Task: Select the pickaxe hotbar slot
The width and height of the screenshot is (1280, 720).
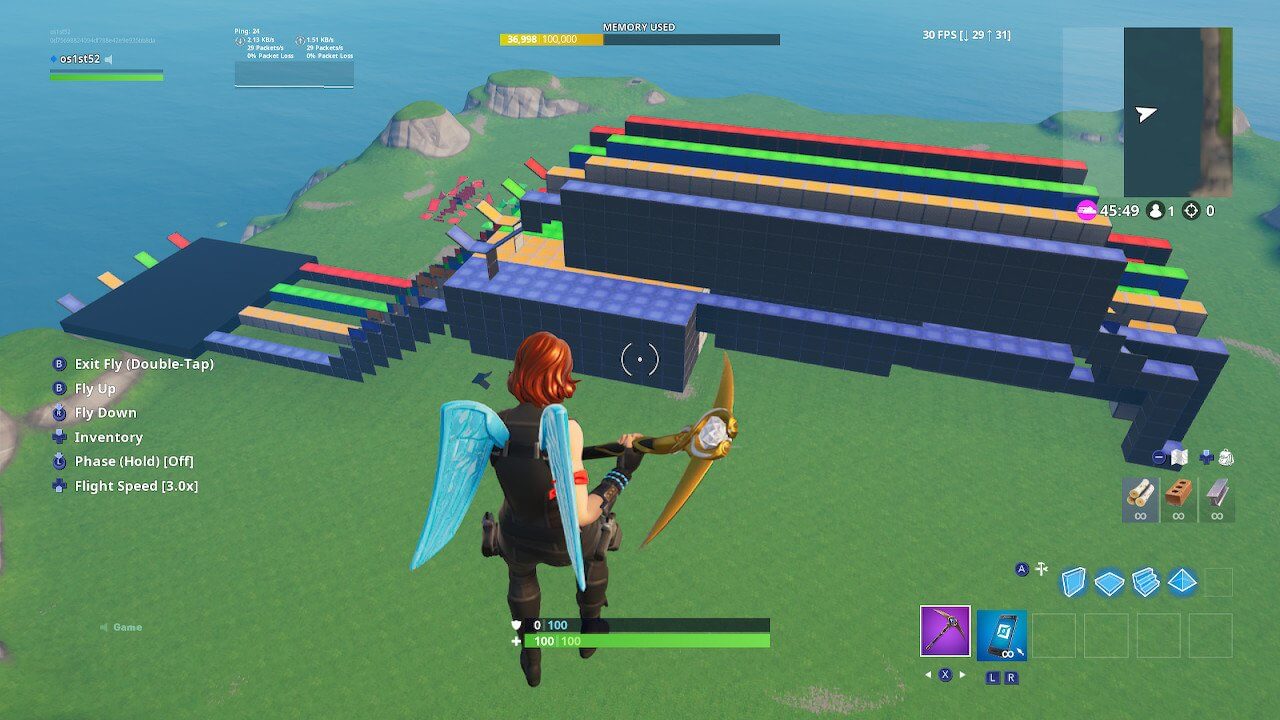Action: [945, 631]
